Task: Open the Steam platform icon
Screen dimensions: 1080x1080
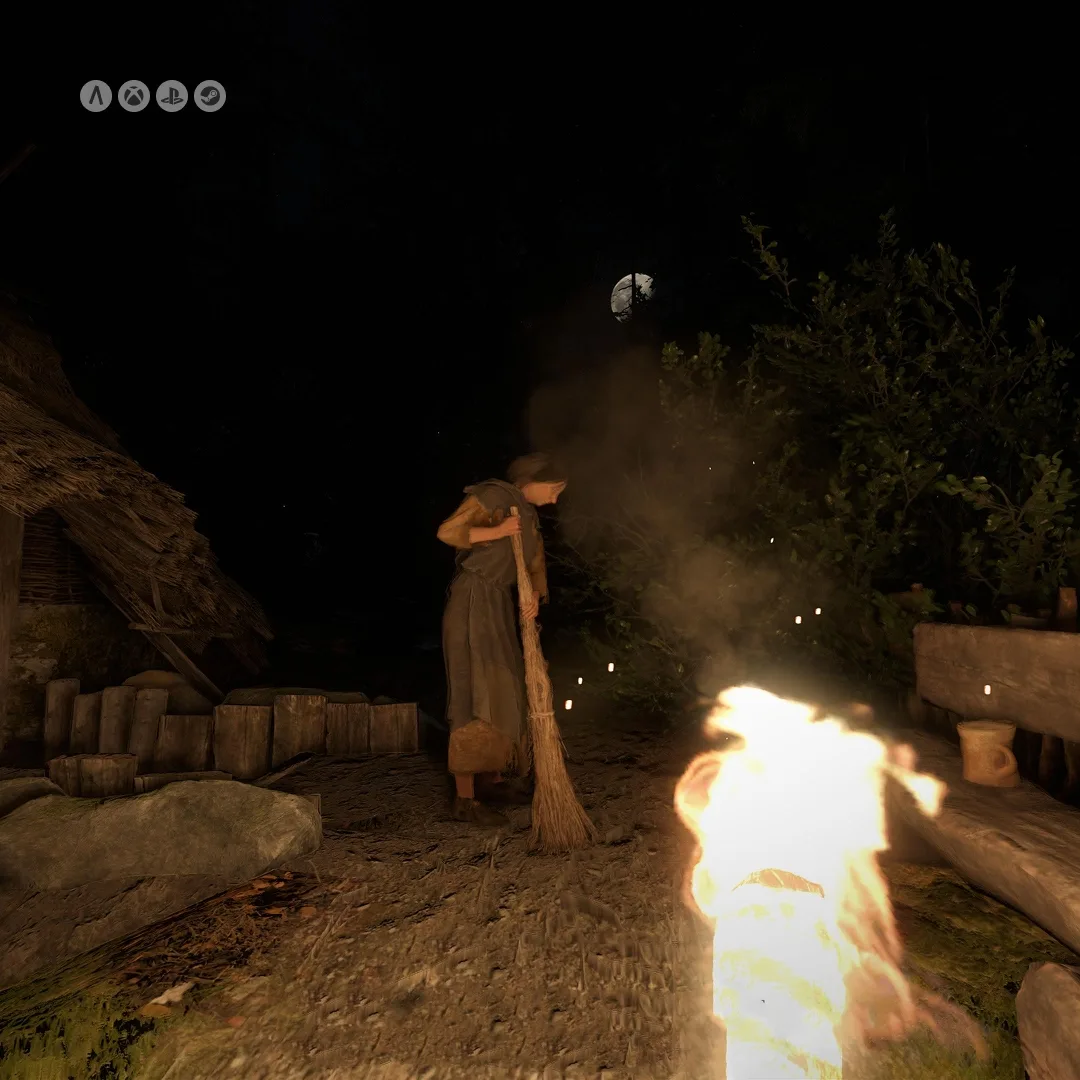Action: 210,96
